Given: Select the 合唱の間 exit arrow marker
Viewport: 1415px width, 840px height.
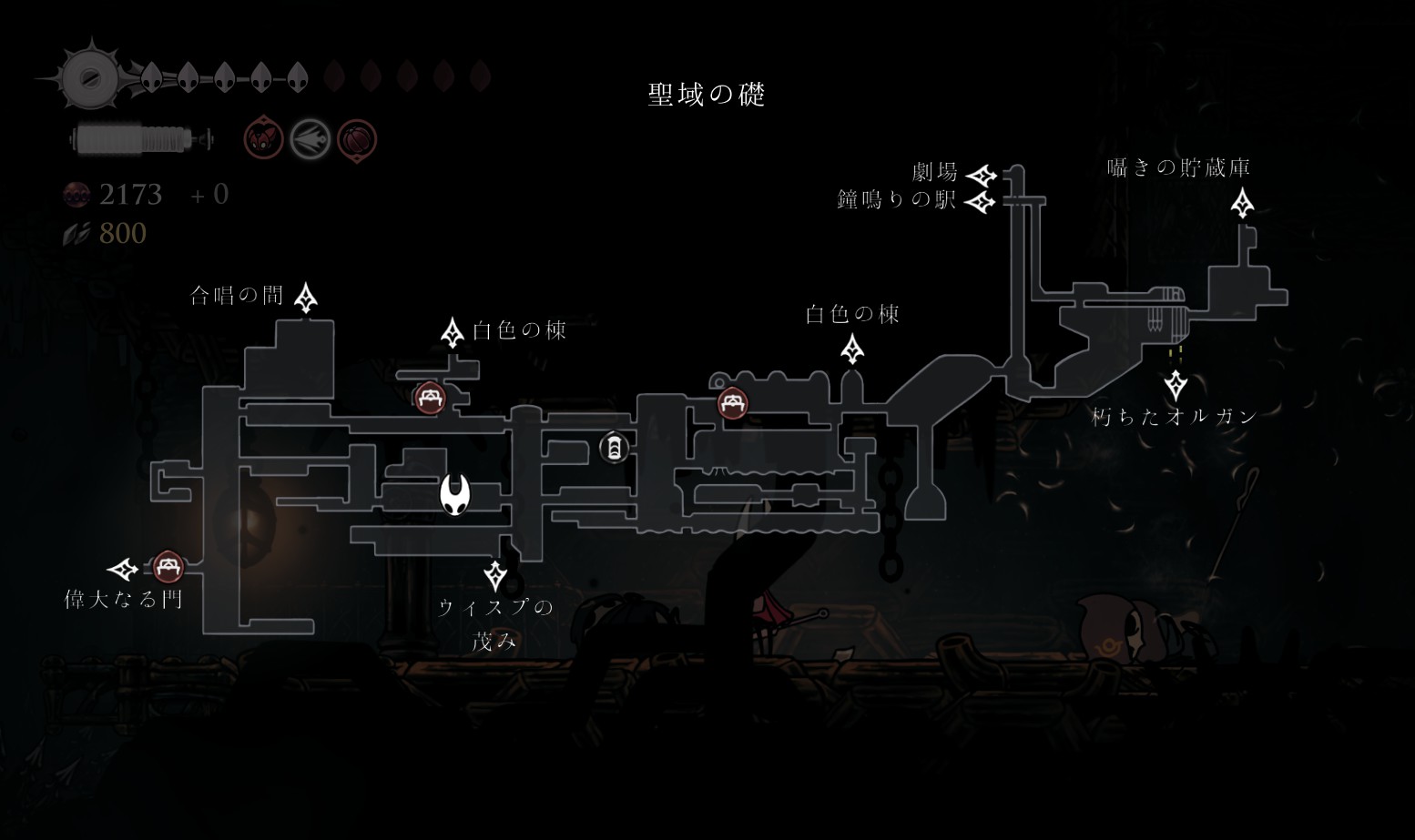Looking at the screenshot, I should pyautogui.click(x=306, y=298).
